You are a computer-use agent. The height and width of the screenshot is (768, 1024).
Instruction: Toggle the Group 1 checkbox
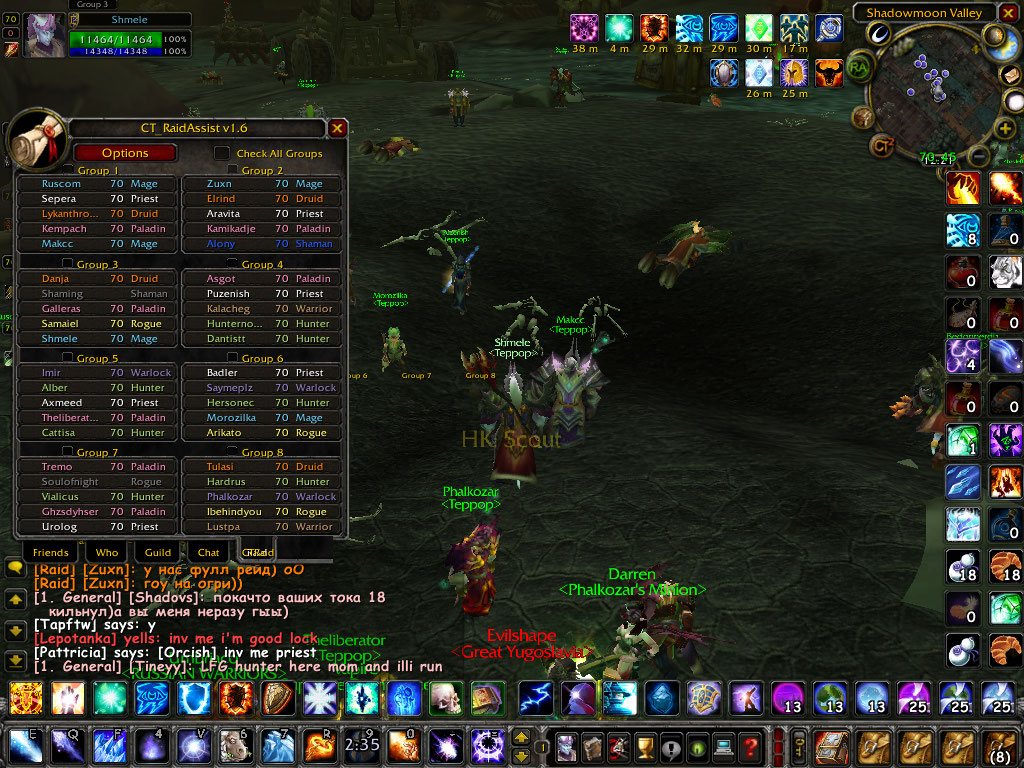[x=68, y=171]
